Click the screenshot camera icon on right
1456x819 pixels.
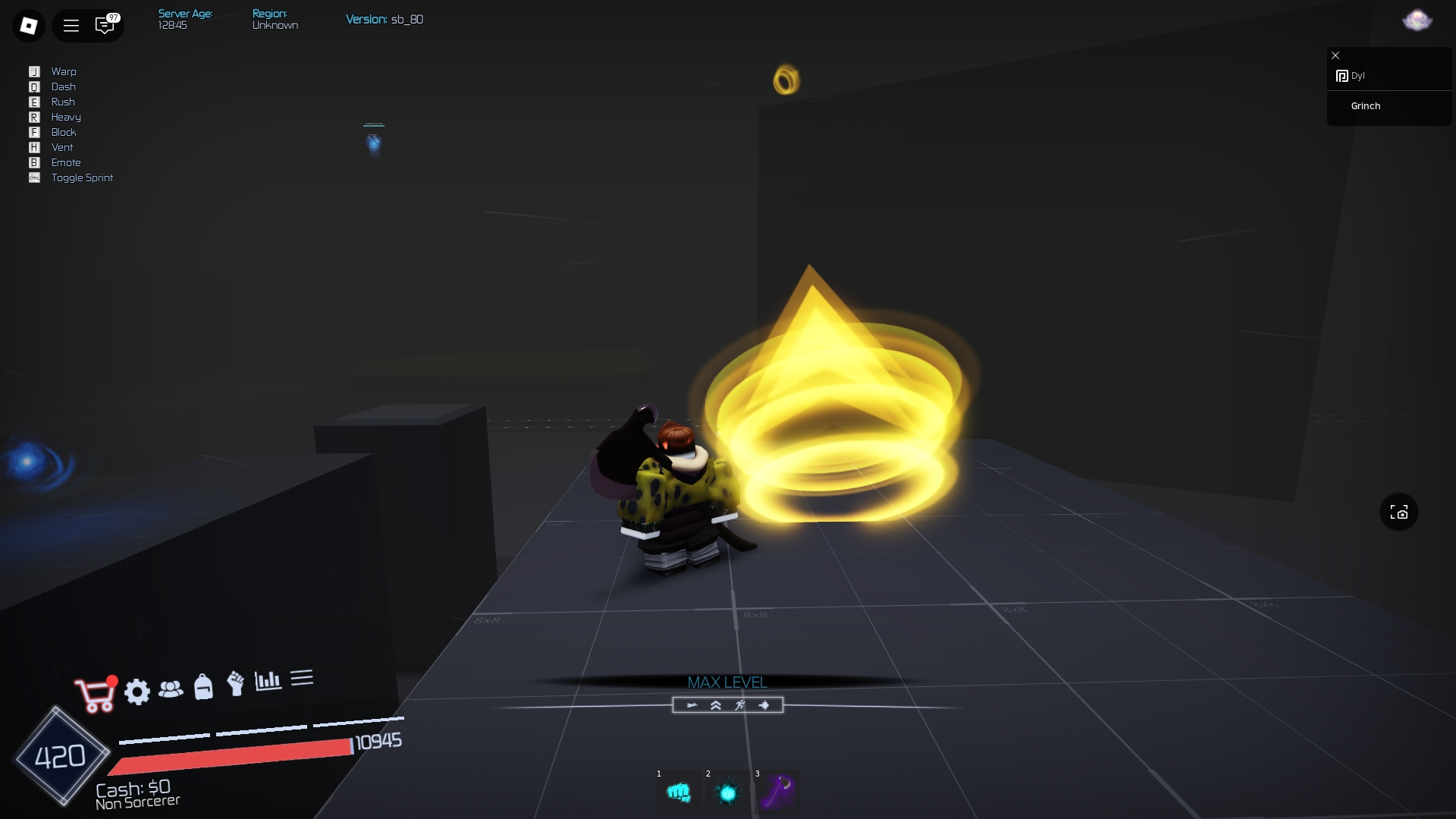[1400, 512]
